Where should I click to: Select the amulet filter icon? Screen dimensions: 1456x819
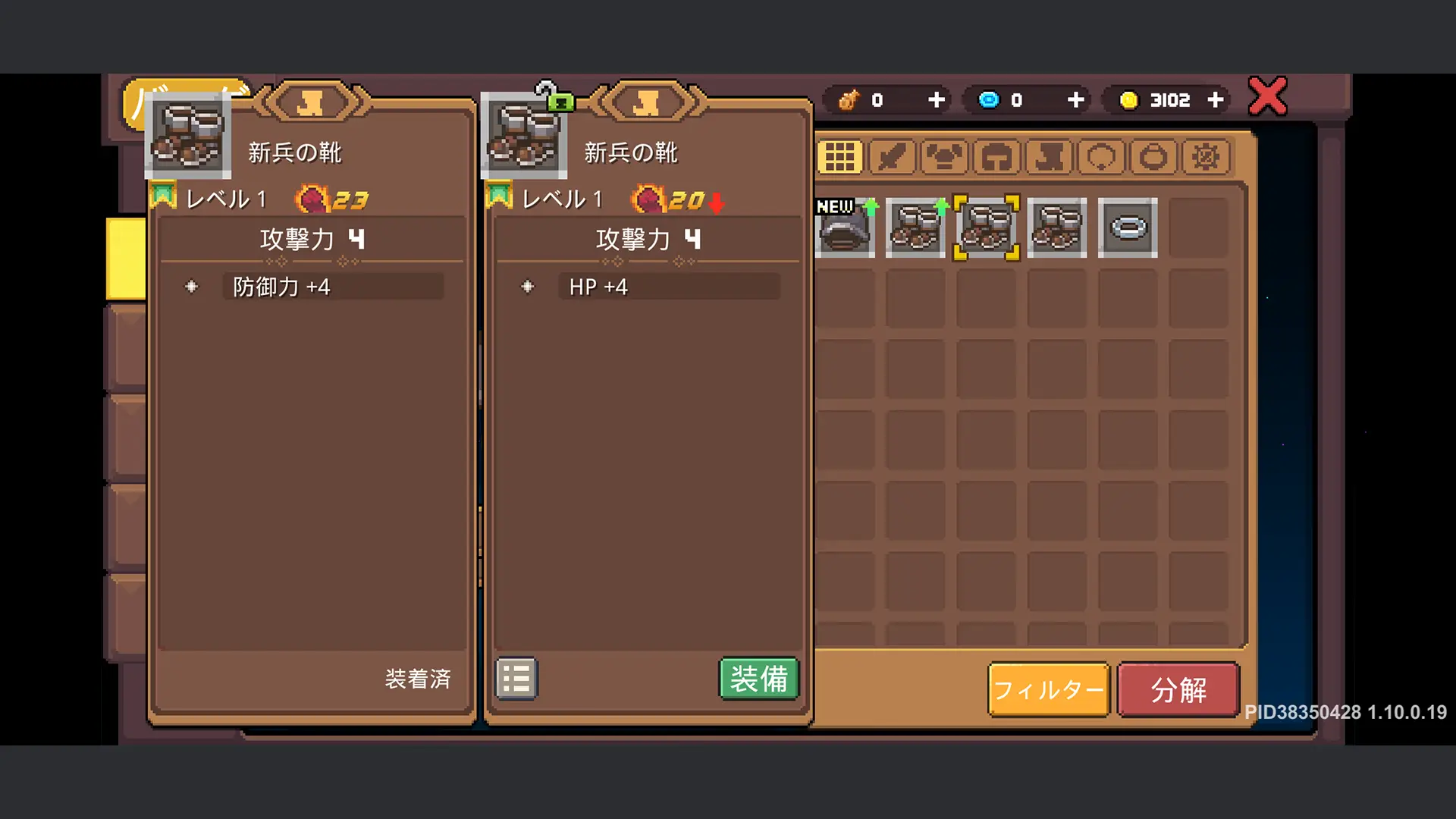[1153, 157]
